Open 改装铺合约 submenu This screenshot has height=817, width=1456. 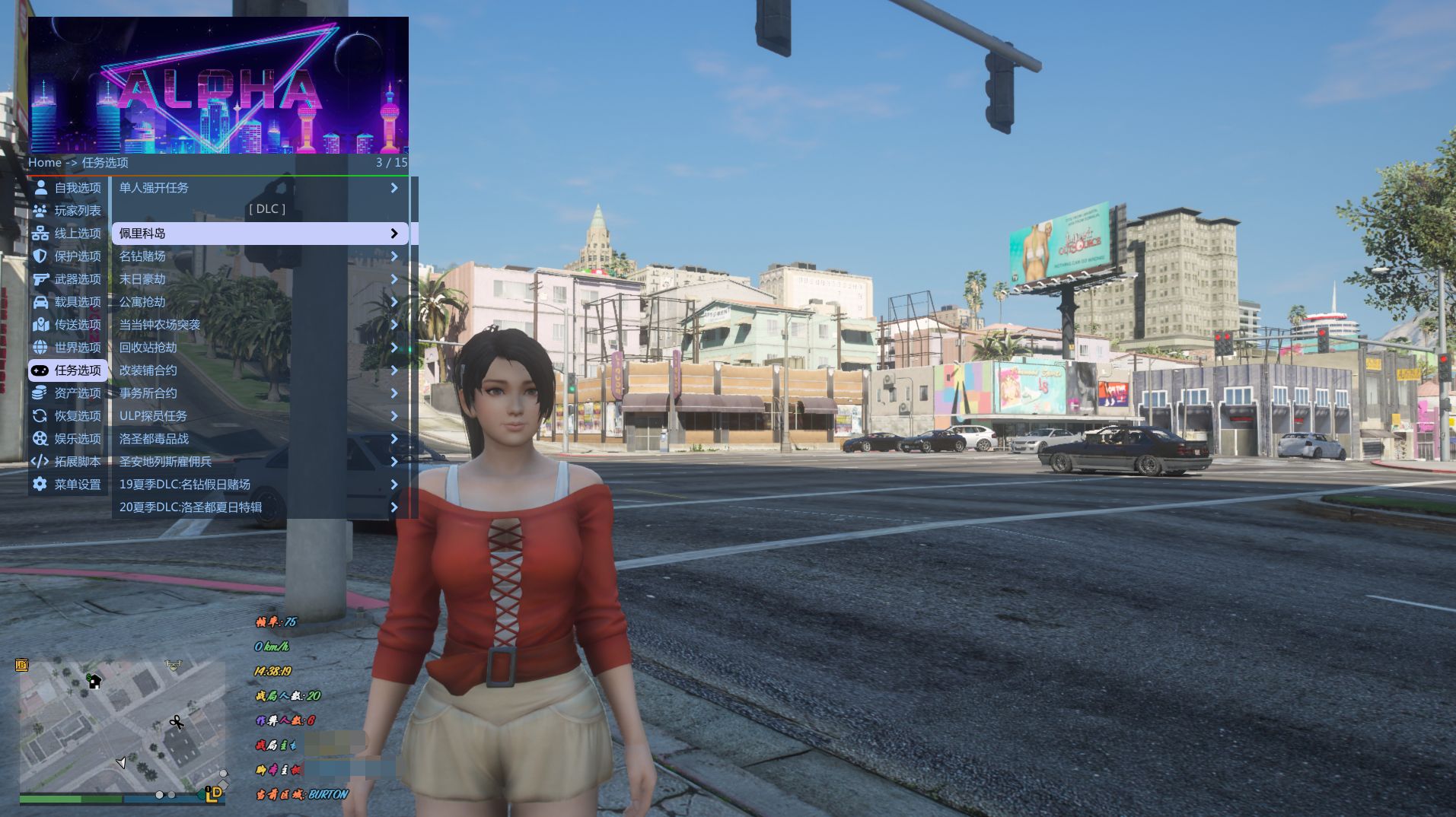(x=260, y=370)
